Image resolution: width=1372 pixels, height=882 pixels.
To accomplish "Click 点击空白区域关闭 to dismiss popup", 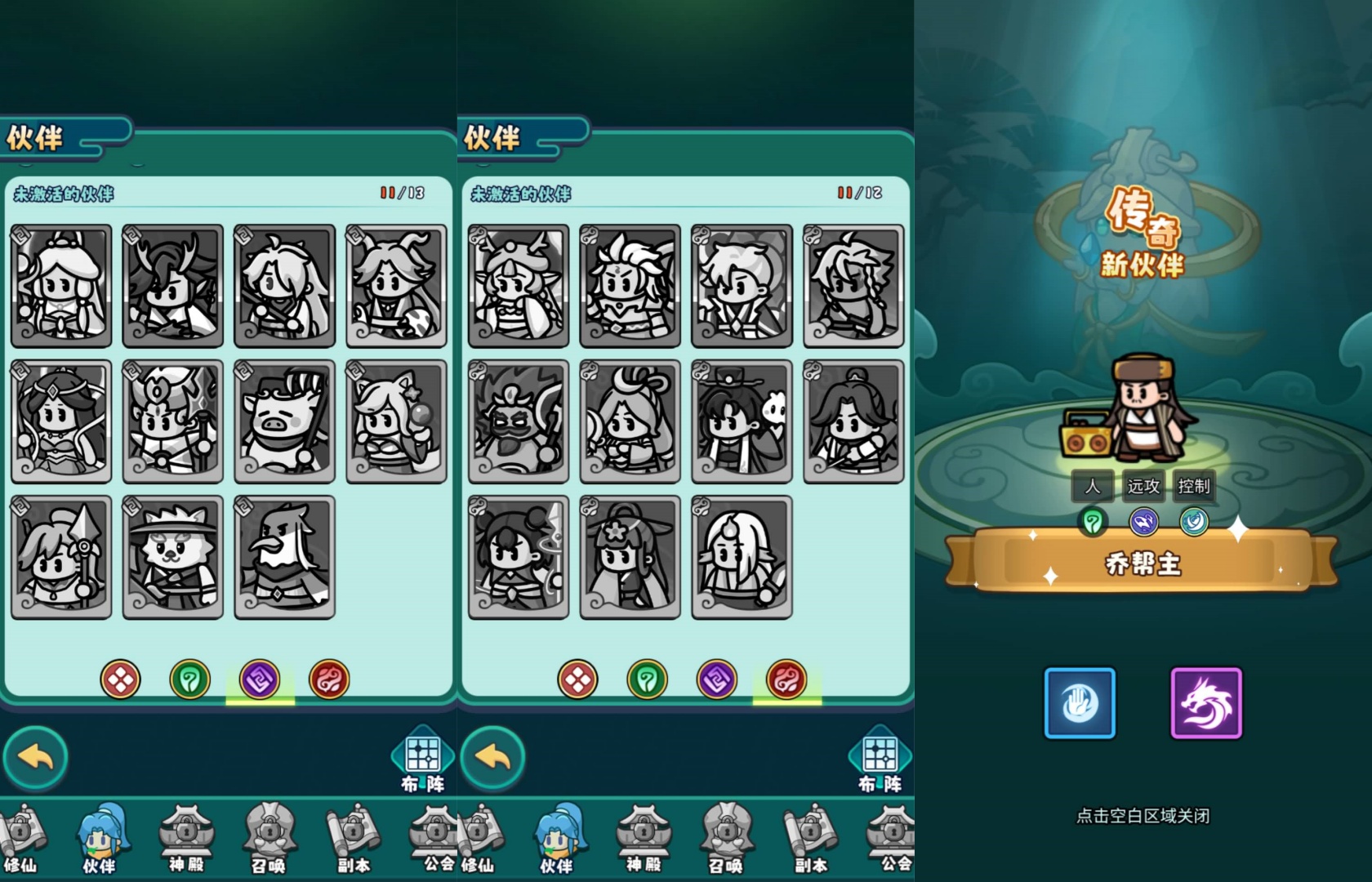I will click(x=1143, y=815).
